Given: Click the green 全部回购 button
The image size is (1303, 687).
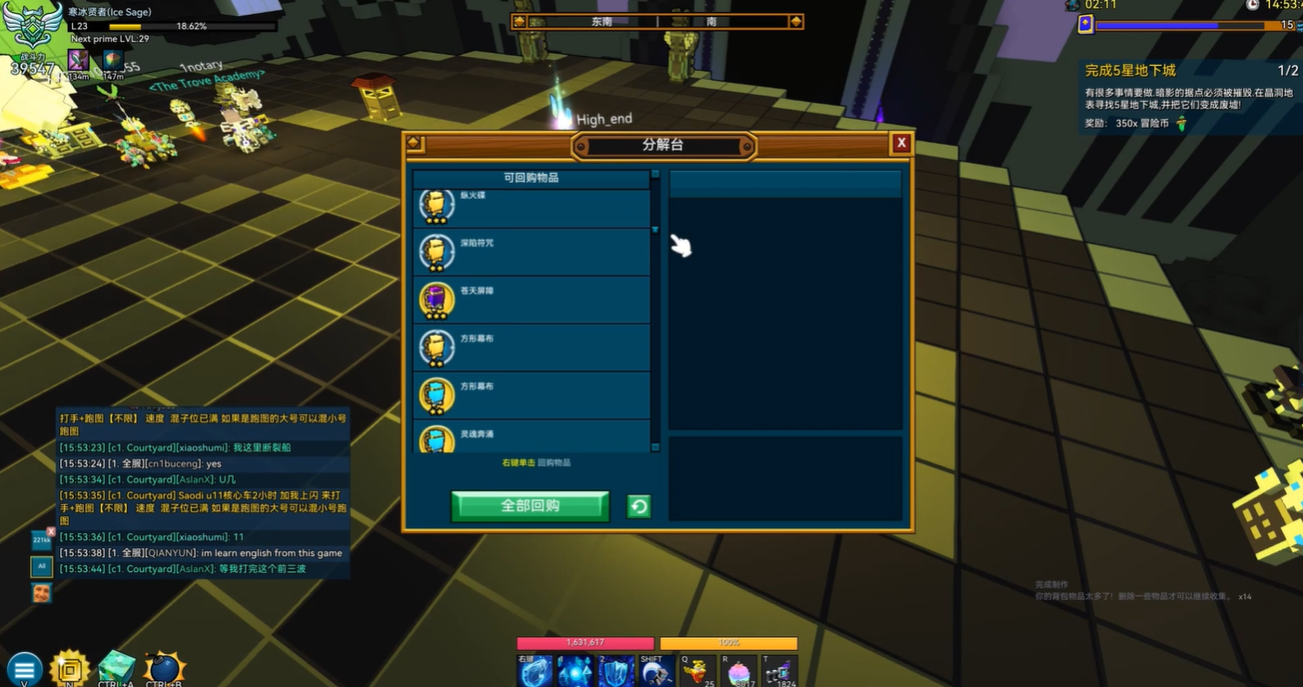Looking at the screenshot, I should coord(530,506).
